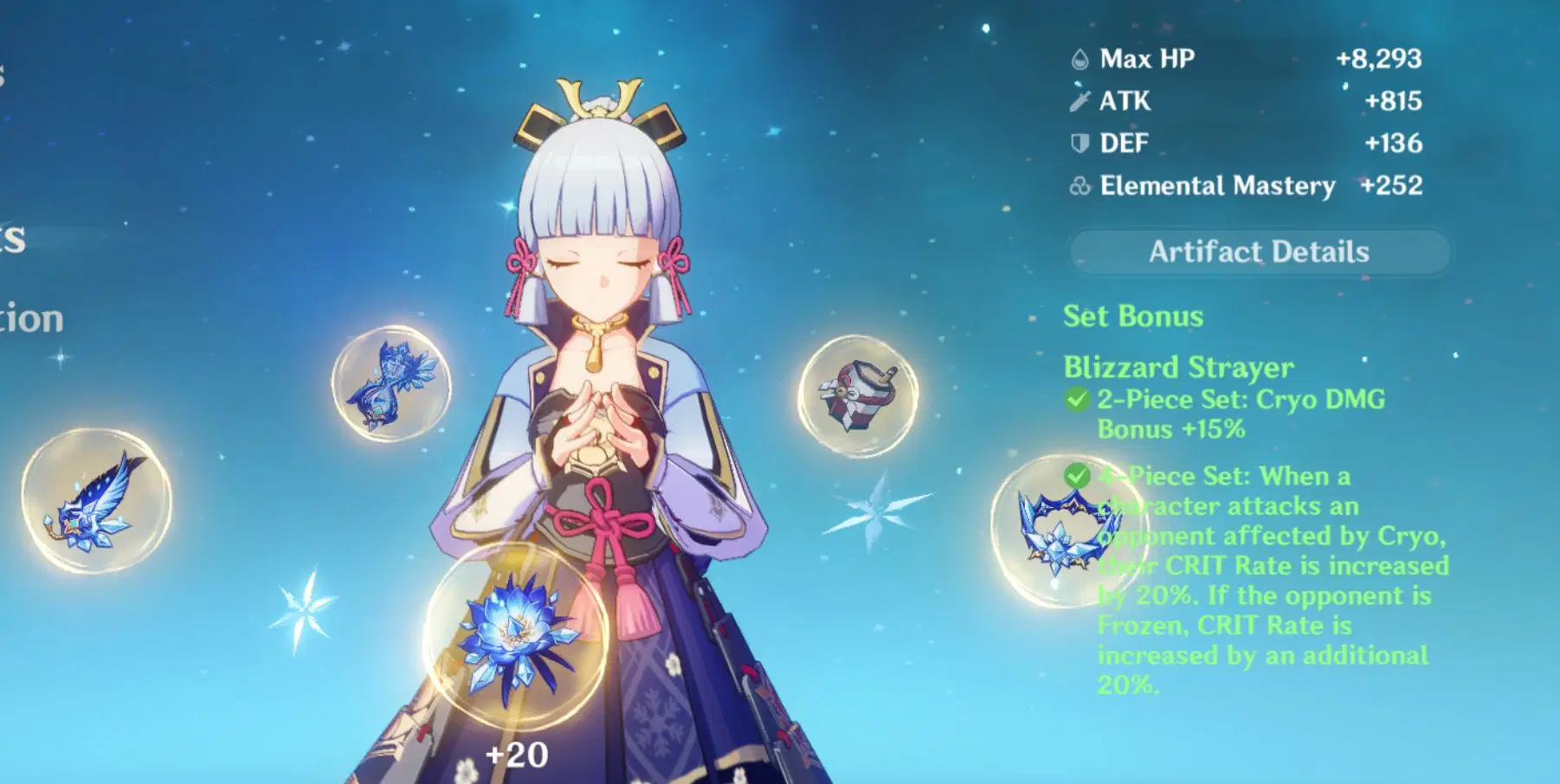Click the 4-Piece Set green checkmark

1078,476
